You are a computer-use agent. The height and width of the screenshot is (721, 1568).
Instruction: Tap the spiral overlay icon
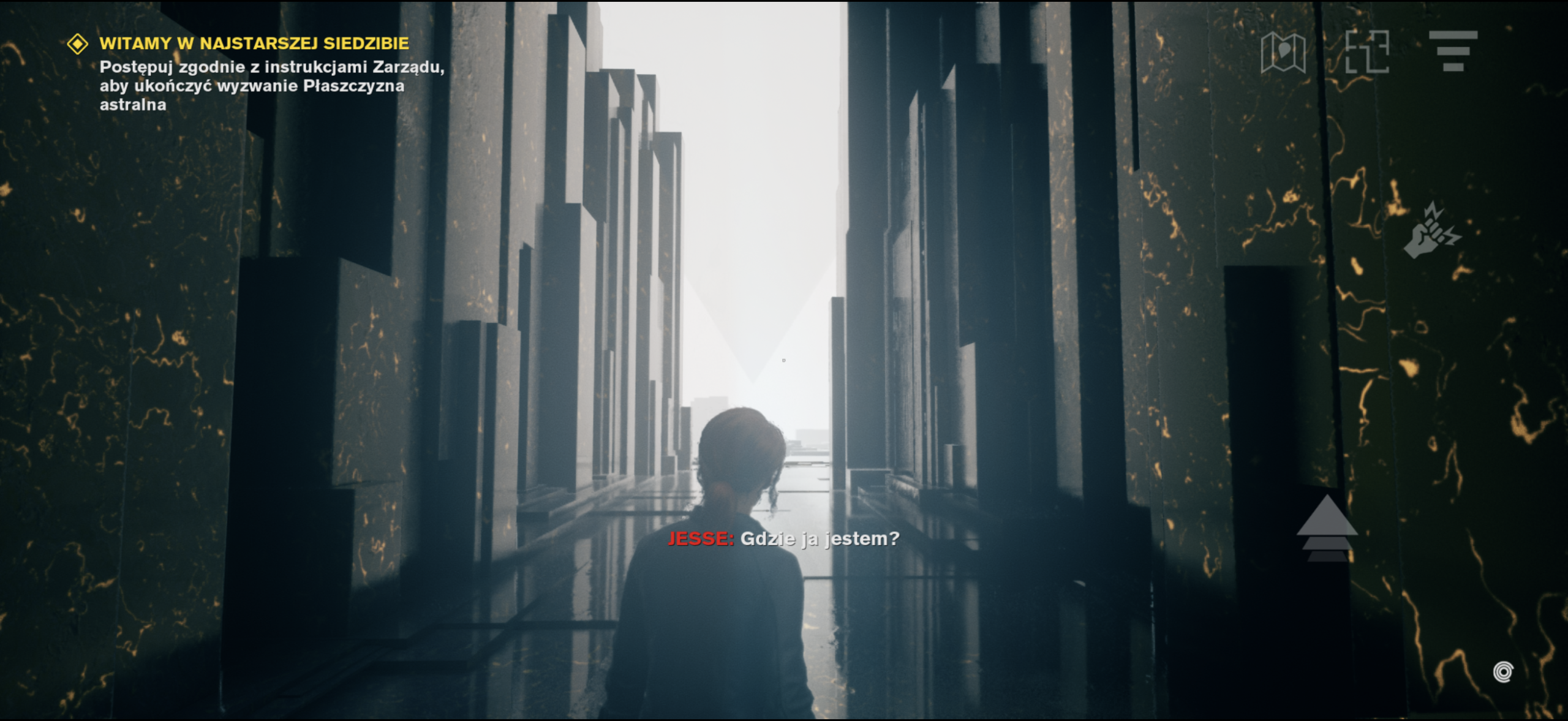pyautogui.click(x=1502, y=672)
